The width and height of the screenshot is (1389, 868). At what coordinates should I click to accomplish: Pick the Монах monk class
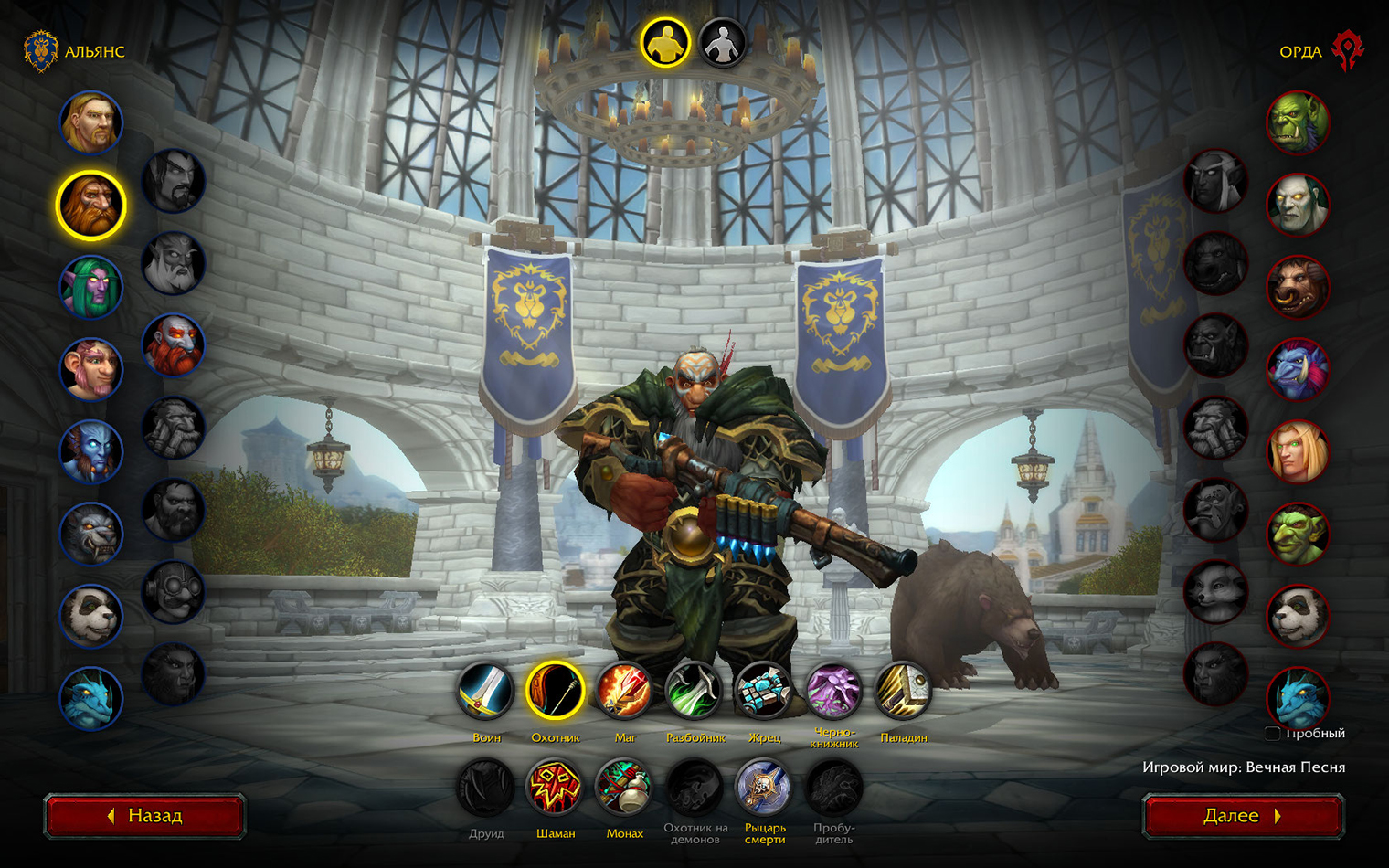pos(624,788)
